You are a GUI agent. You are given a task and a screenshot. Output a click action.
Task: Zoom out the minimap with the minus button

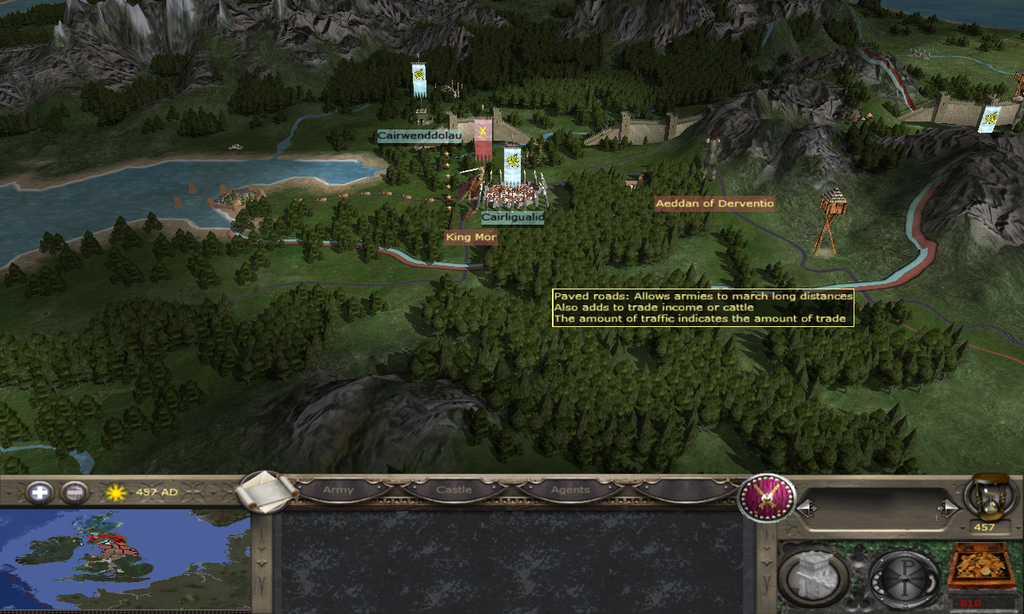point(73,492)
